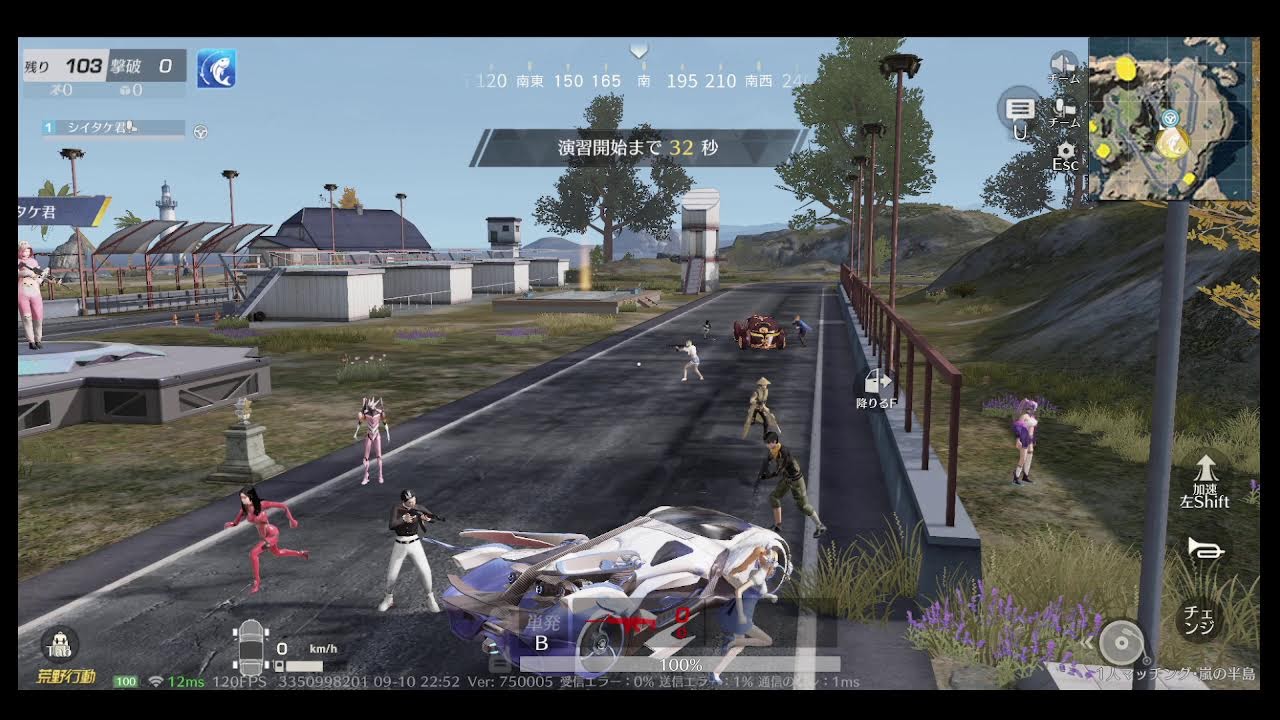Select the red rifle weapon slot
This screenshot has height=720, width=1280.
pyautogui.click(x=633, y=627)
